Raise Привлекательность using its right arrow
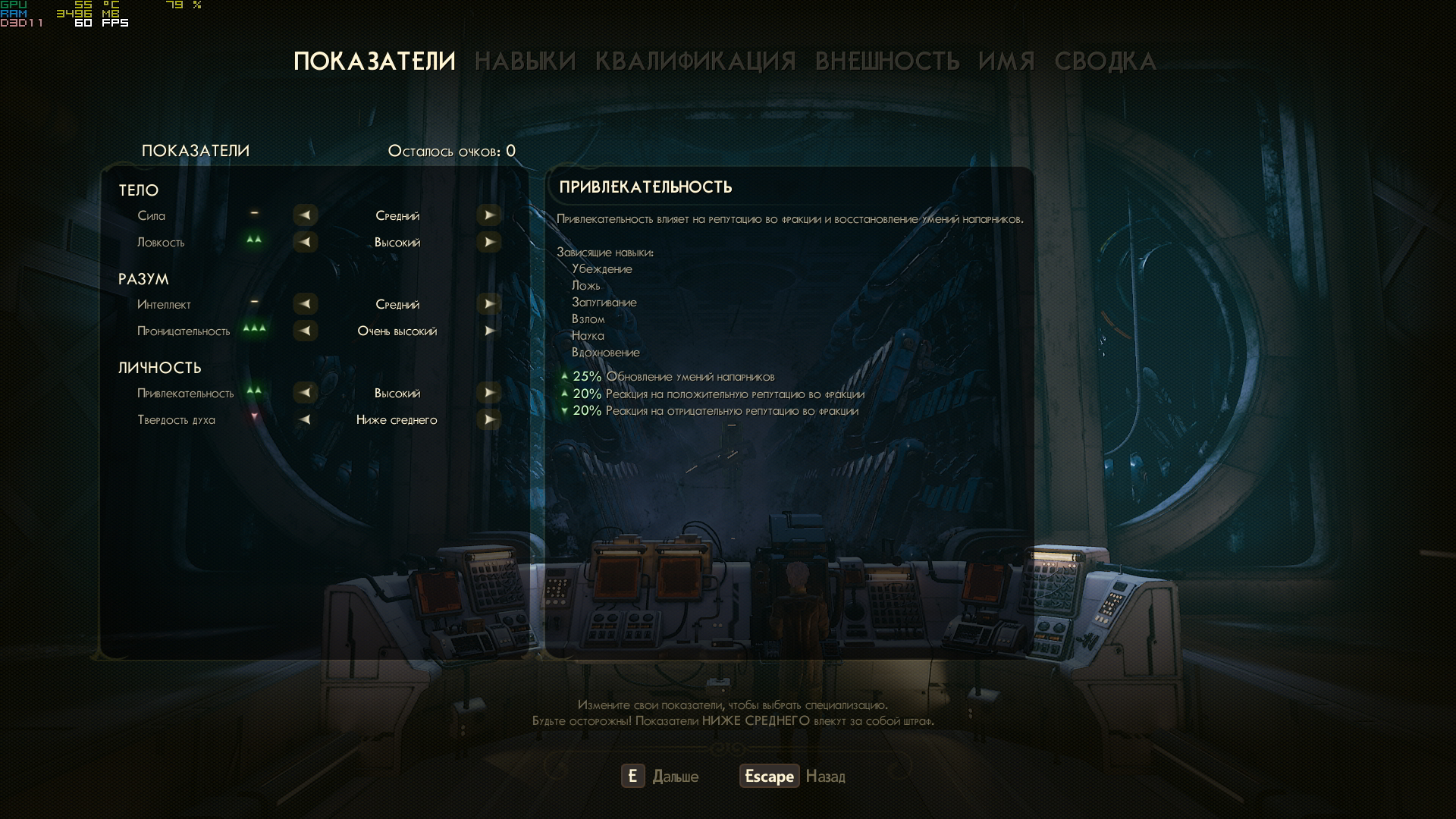Screen dimensions: 1456x819 click(x=489, y=393)
